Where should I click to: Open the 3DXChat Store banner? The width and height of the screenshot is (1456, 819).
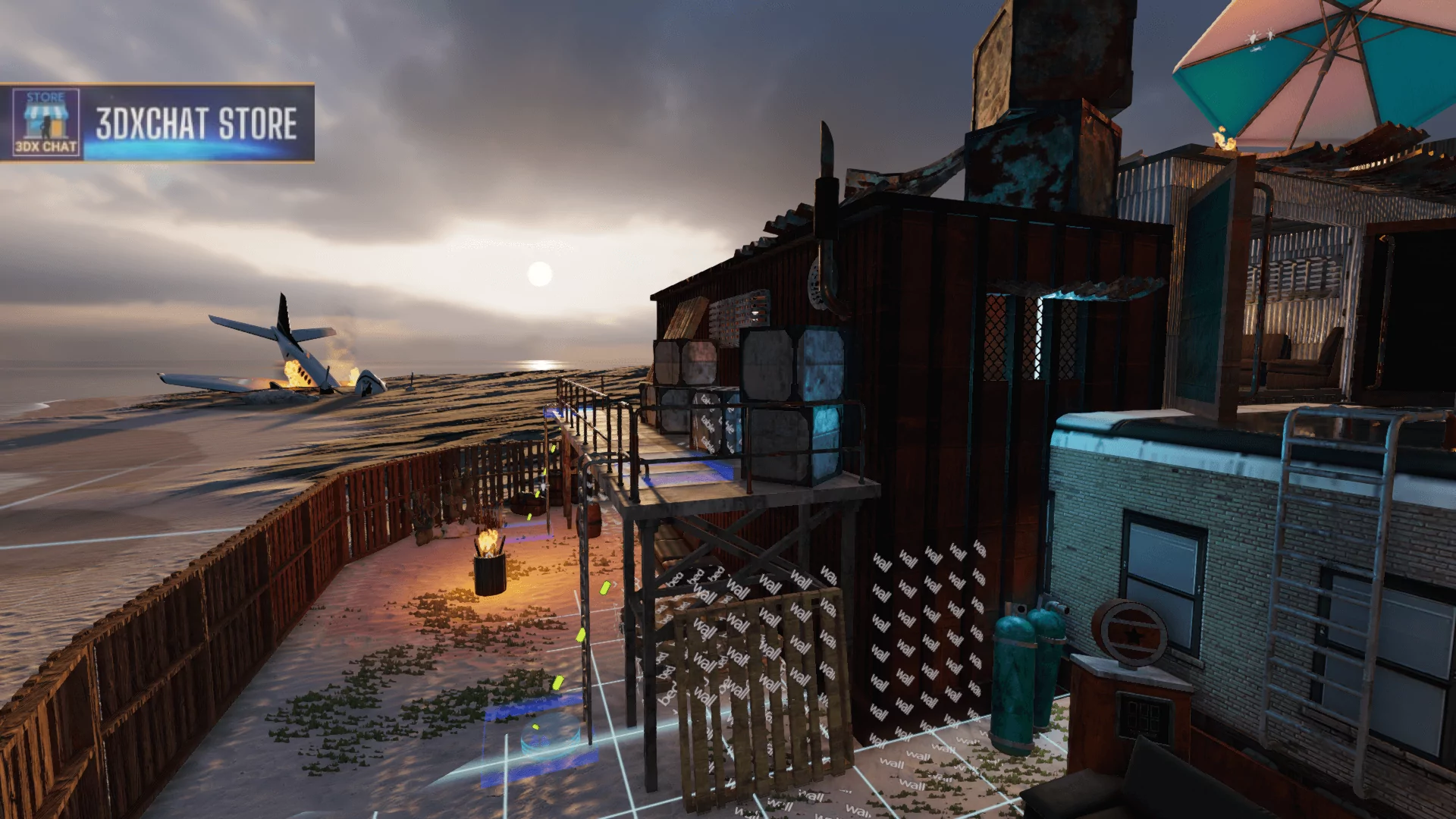(196, 123)
